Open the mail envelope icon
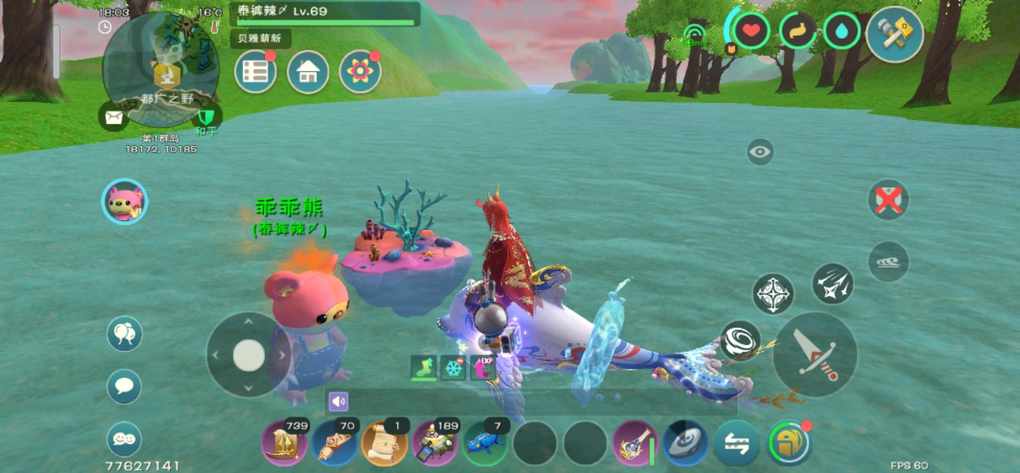Viewport: 1020px width, 473px height. tap(113, 117)
